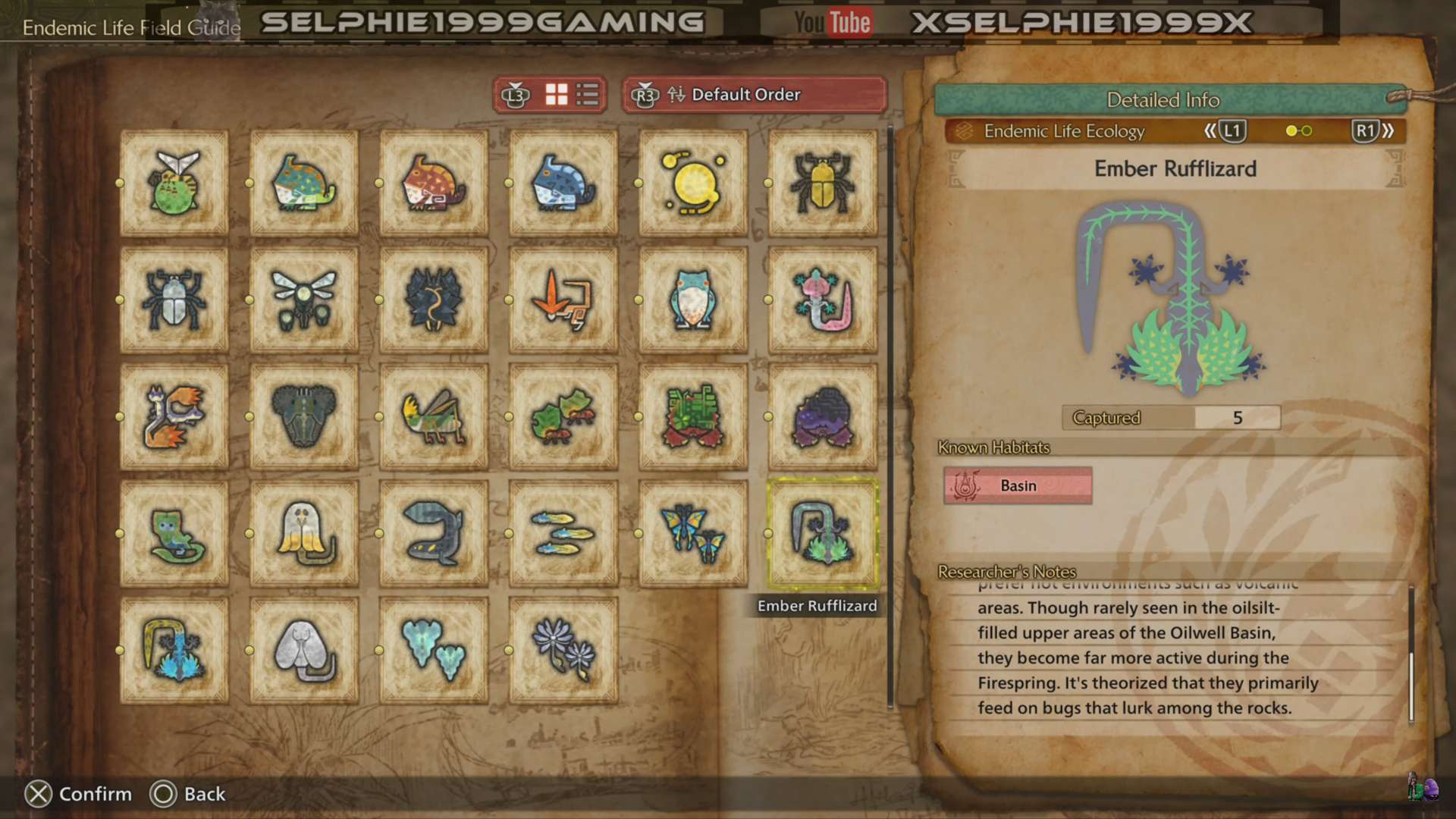Switch to the Endemic Life Ecology tab
The height and width of the screenshot is (819, 1456).
click(x=1065, y=130)
